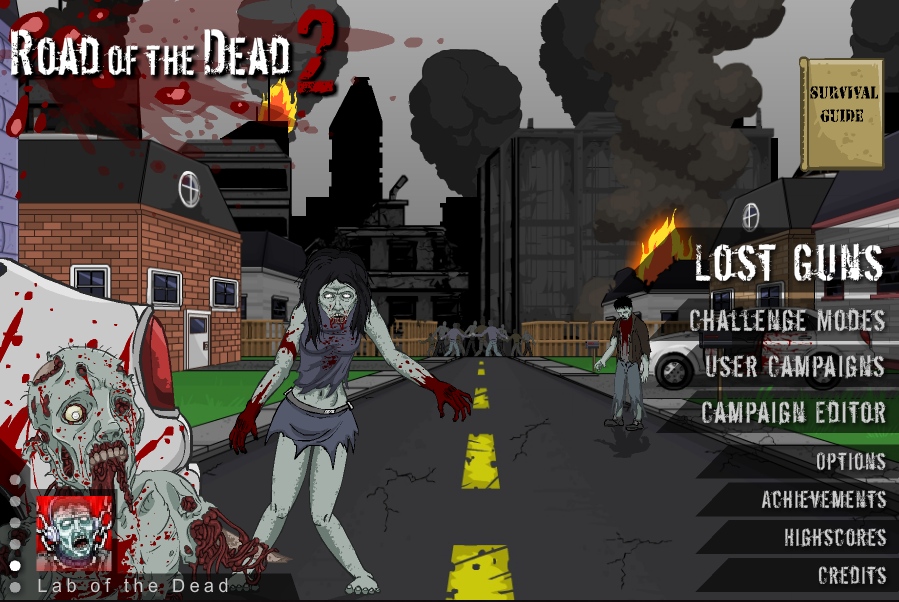This screenshot has width=899, height=602.
Task: Open the Options menu
Action: [850, 461]
